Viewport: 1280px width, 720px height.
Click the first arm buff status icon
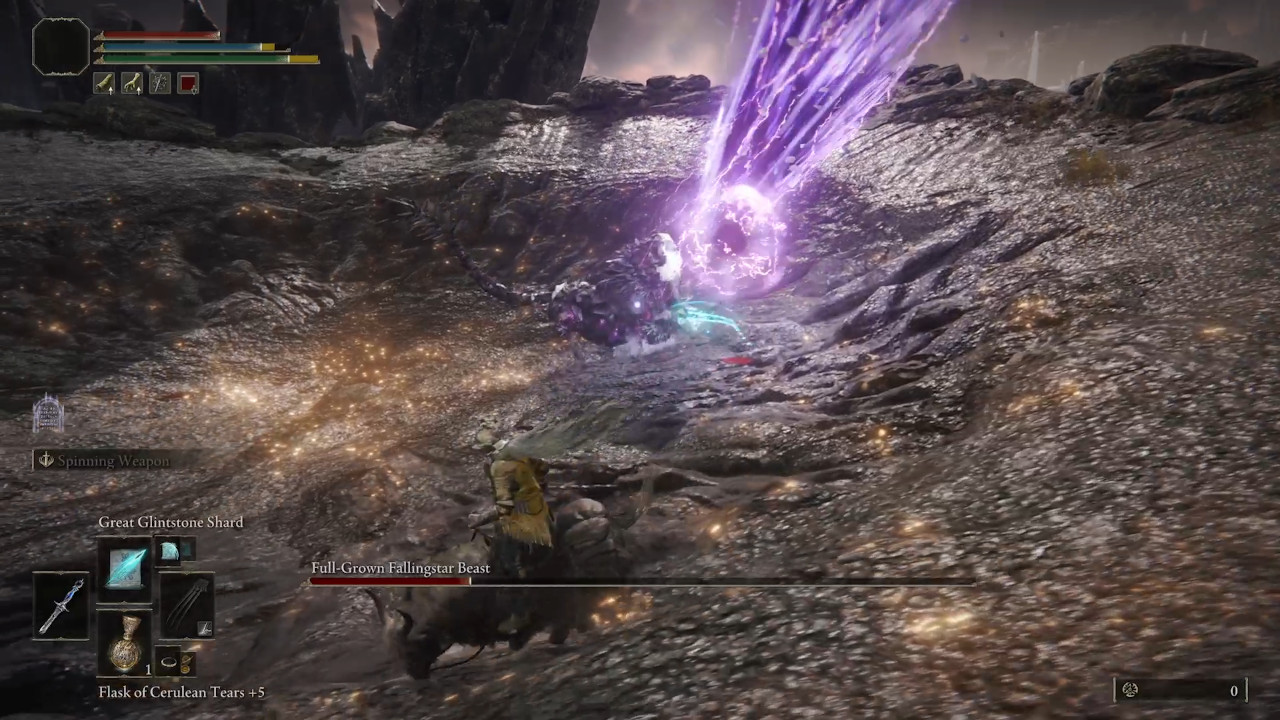click(x=104, y=82)
